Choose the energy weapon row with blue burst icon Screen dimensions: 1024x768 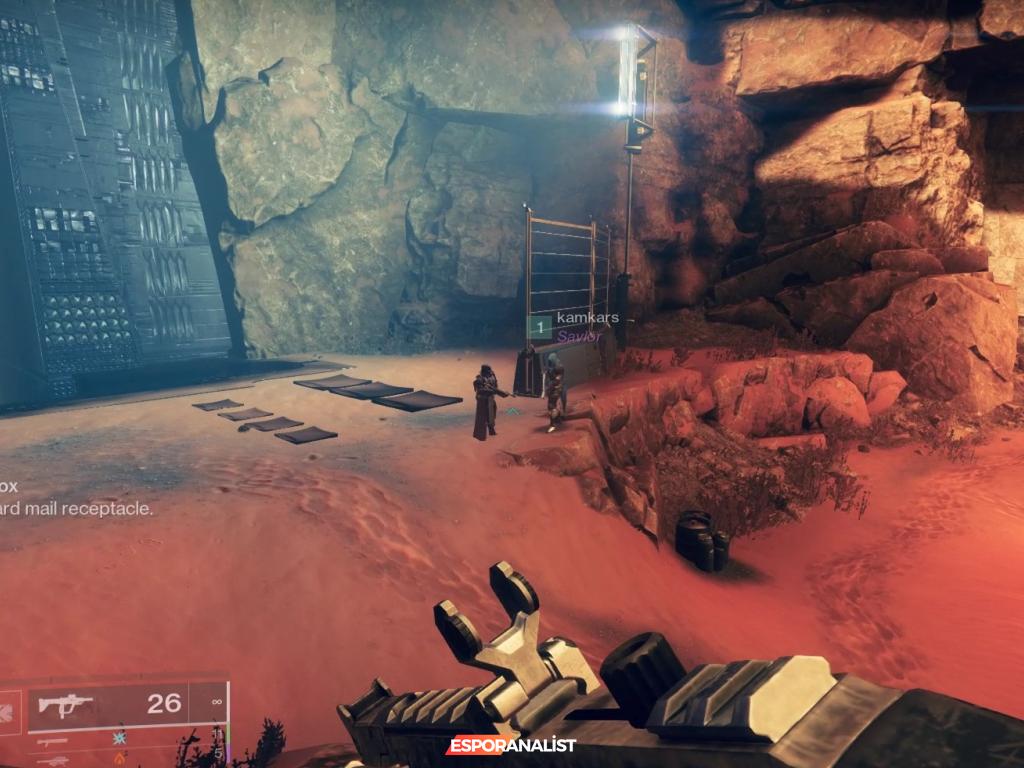tap(122, 740)
